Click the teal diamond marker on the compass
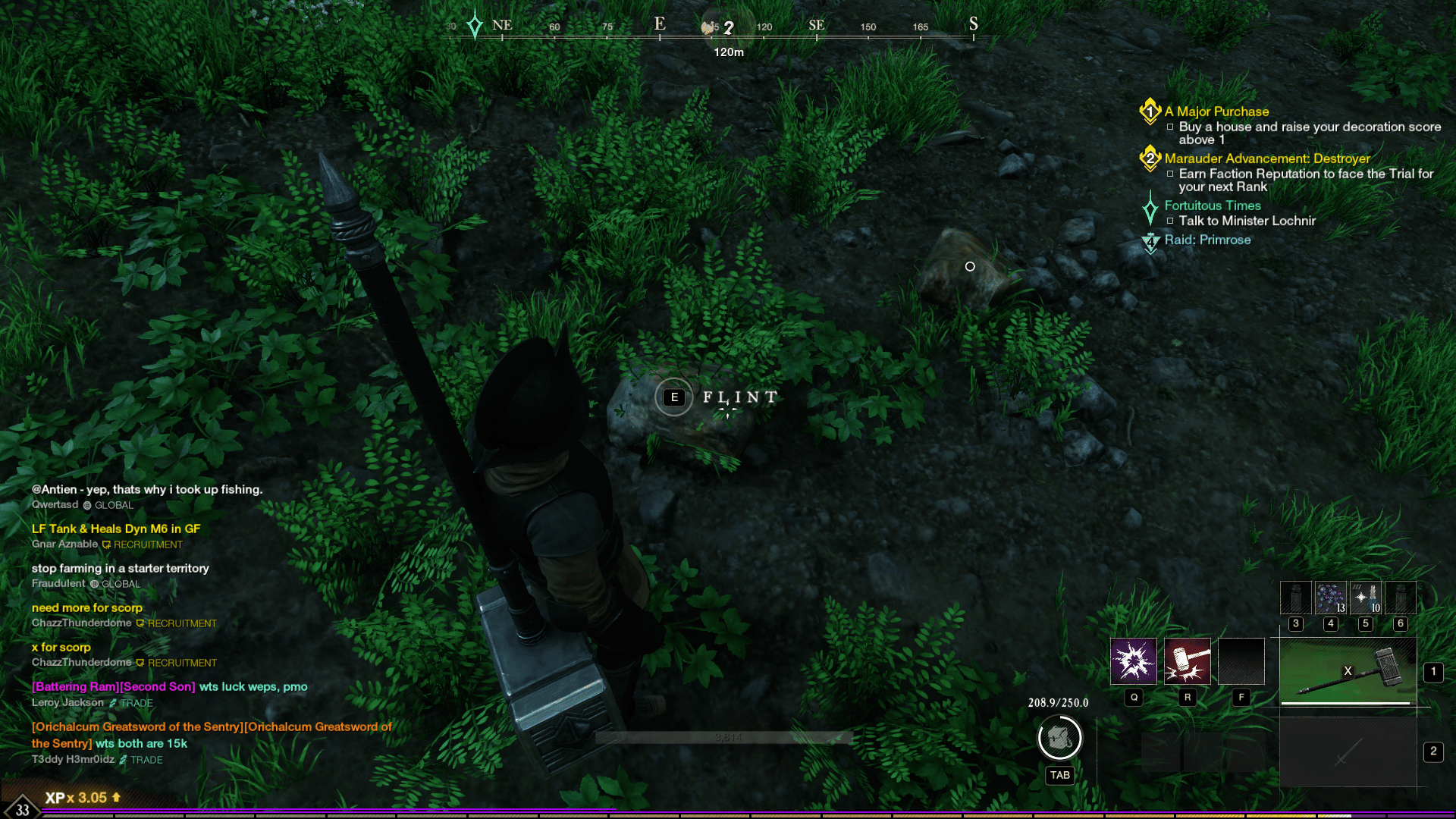 (x=475, y=25)
